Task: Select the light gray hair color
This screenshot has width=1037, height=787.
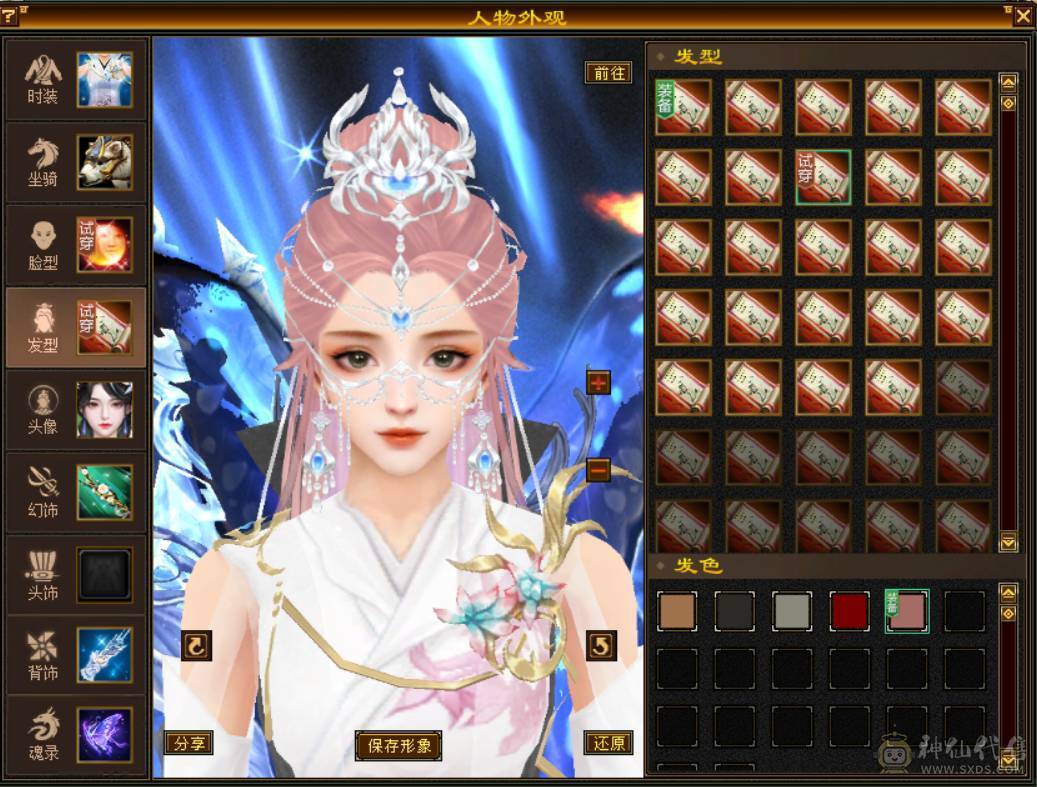Action: [792, 611]
